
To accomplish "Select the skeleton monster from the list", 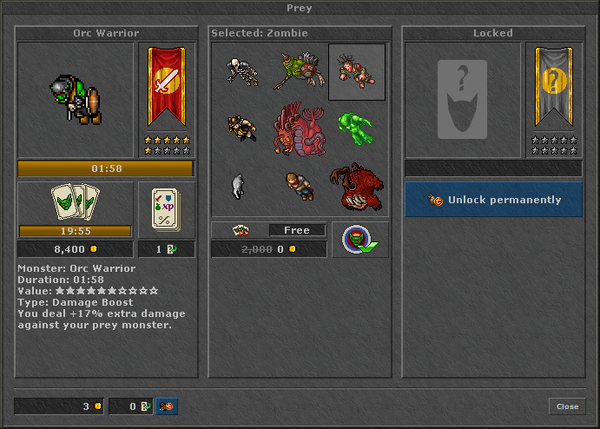I will [240, 71].
